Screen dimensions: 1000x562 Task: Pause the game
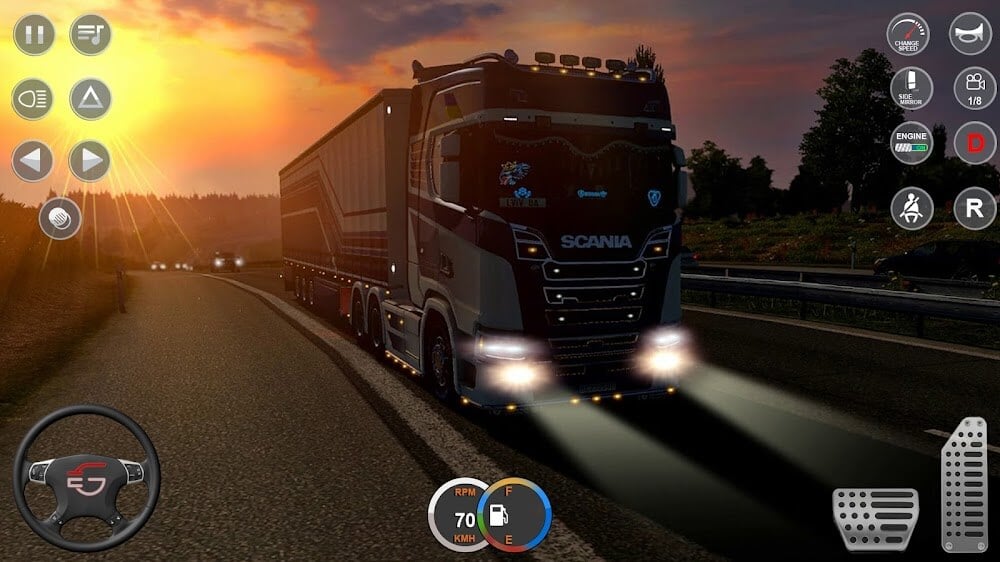point(34,35)
